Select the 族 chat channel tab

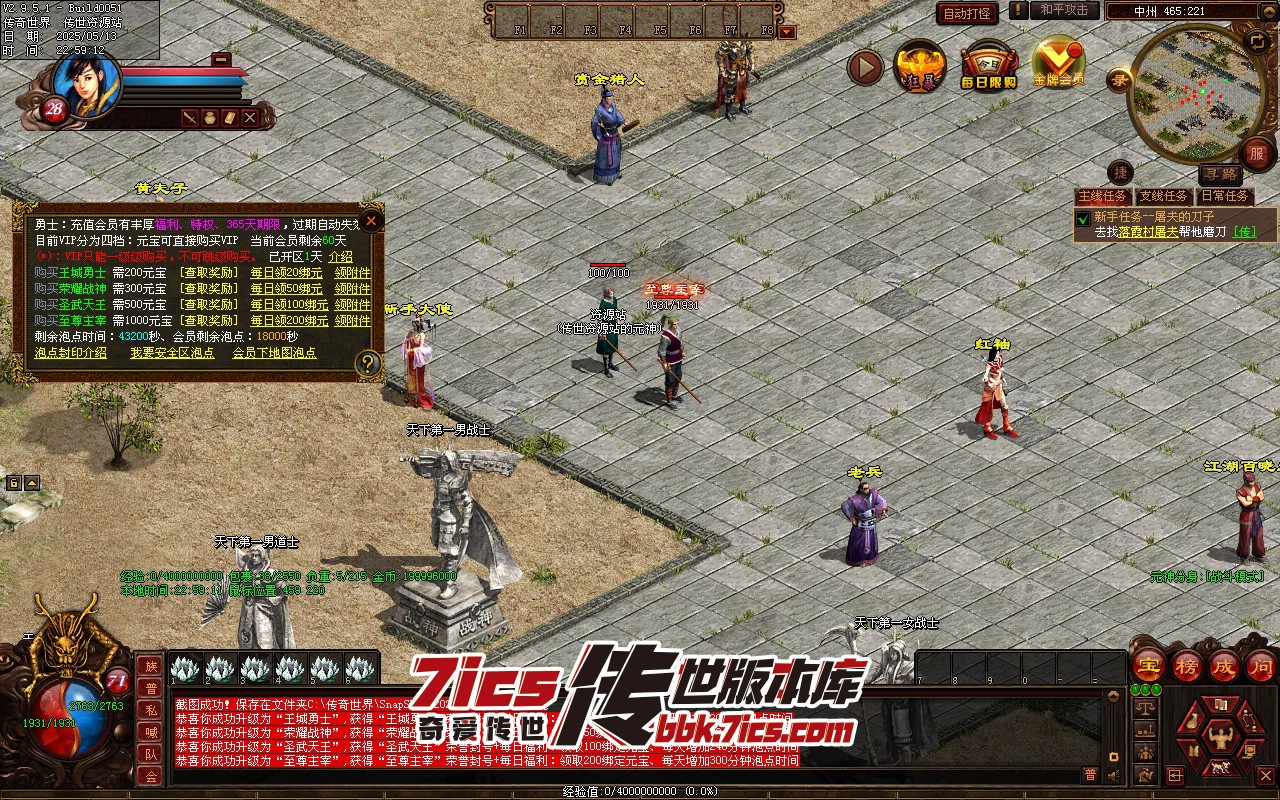click(x=150, y=666)
